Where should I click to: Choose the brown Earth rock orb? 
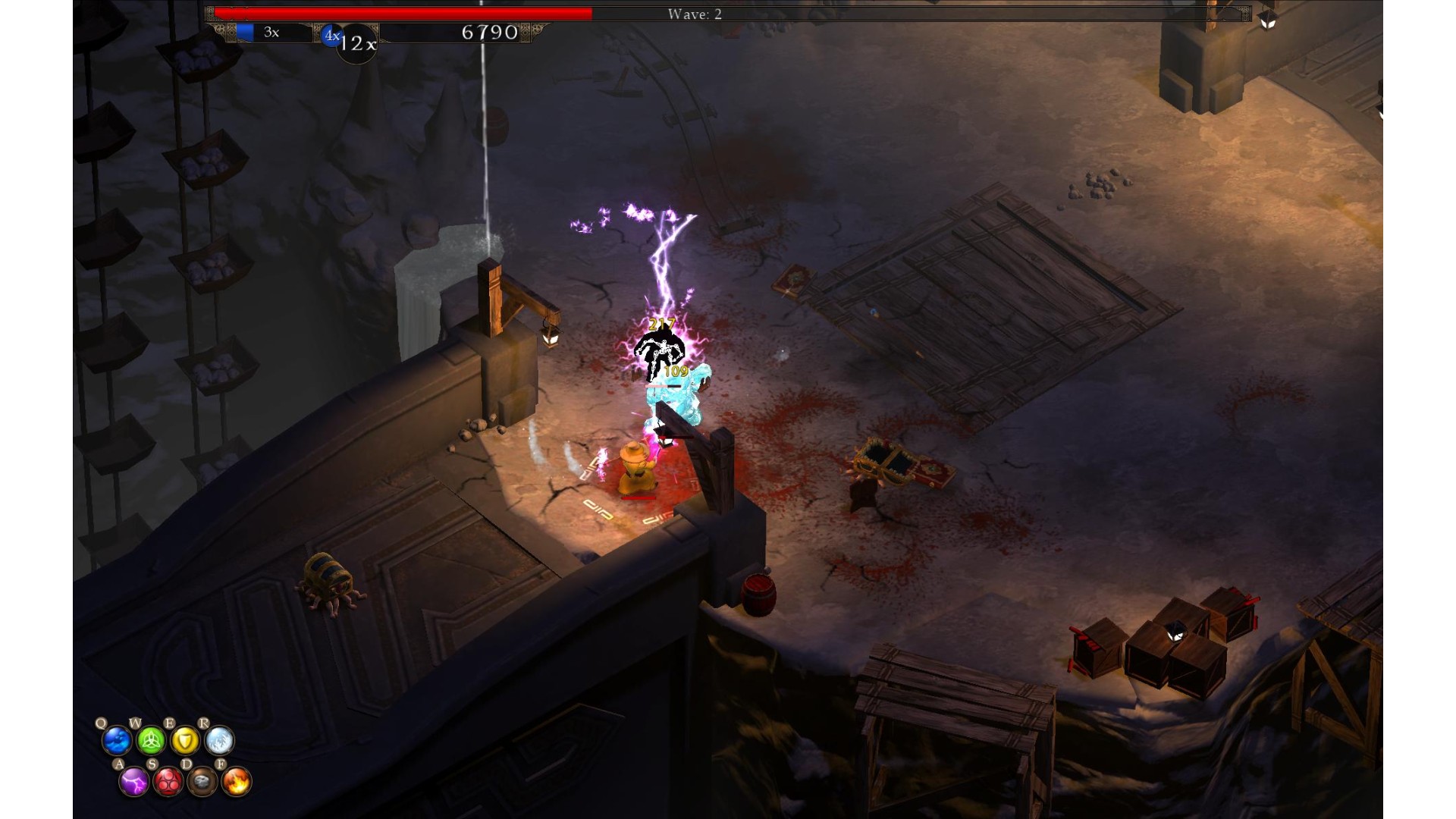click(x=202, y=781)
